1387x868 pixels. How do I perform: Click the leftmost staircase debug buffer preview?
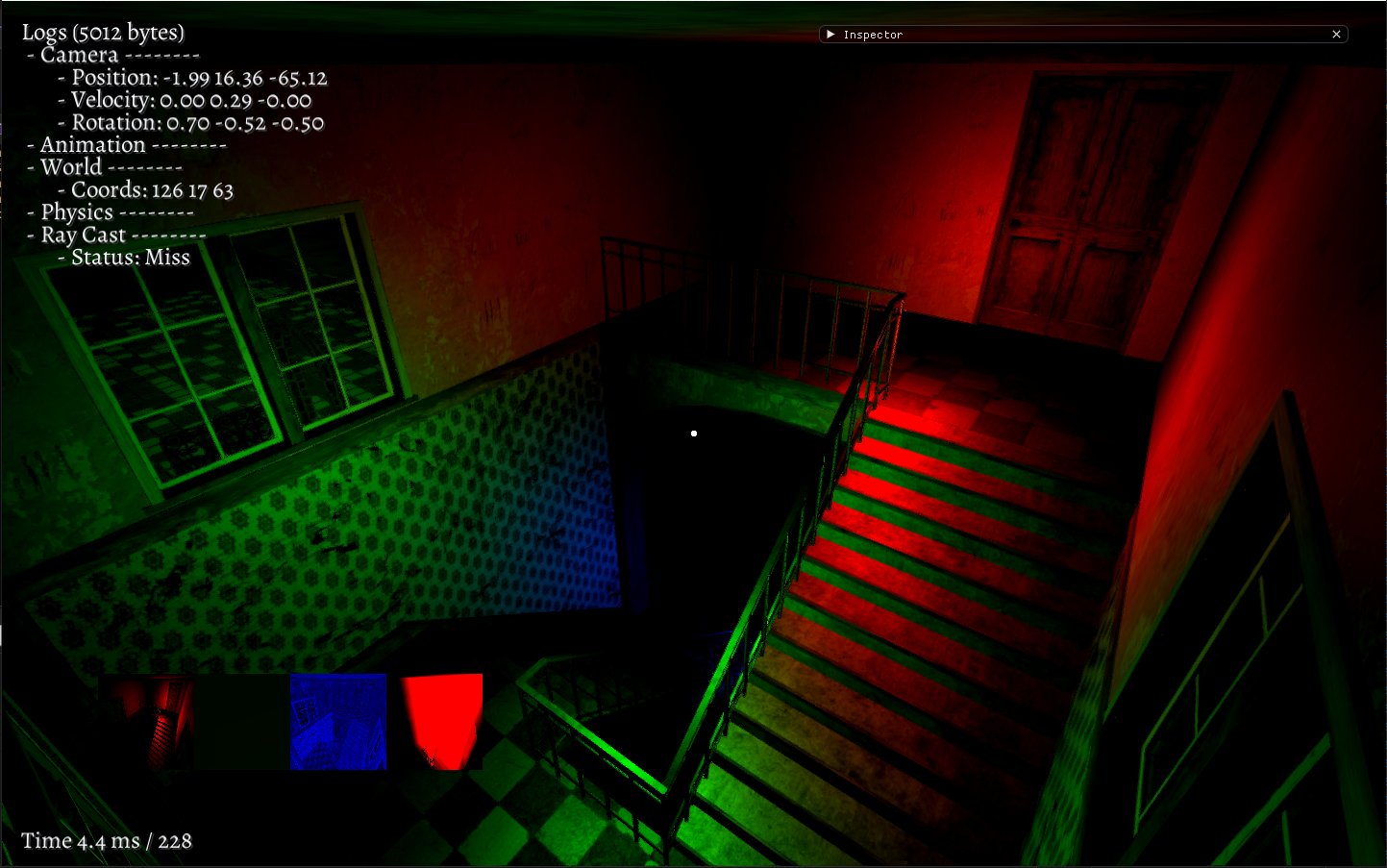[x=146, y=722]
